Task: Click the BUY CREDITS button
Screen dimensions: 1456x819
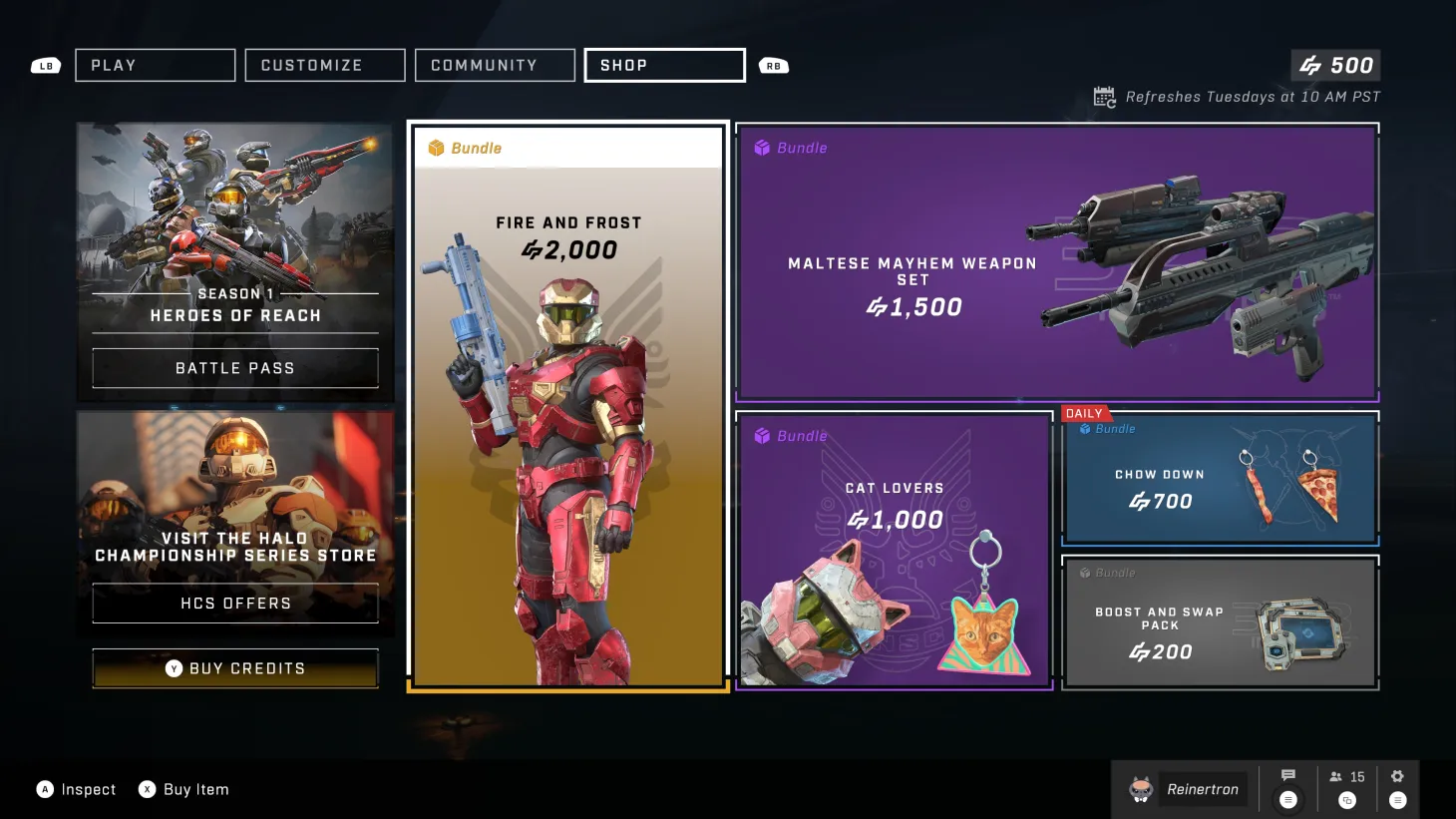Action: (x=235, y=668)
